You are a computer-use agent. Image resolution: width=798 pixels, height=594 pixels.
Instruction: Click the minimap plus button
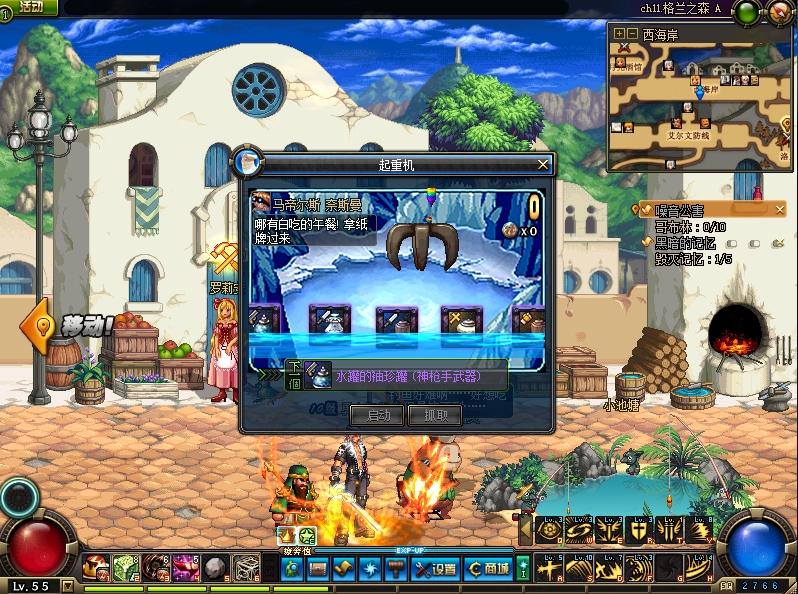tap(620, 33)
